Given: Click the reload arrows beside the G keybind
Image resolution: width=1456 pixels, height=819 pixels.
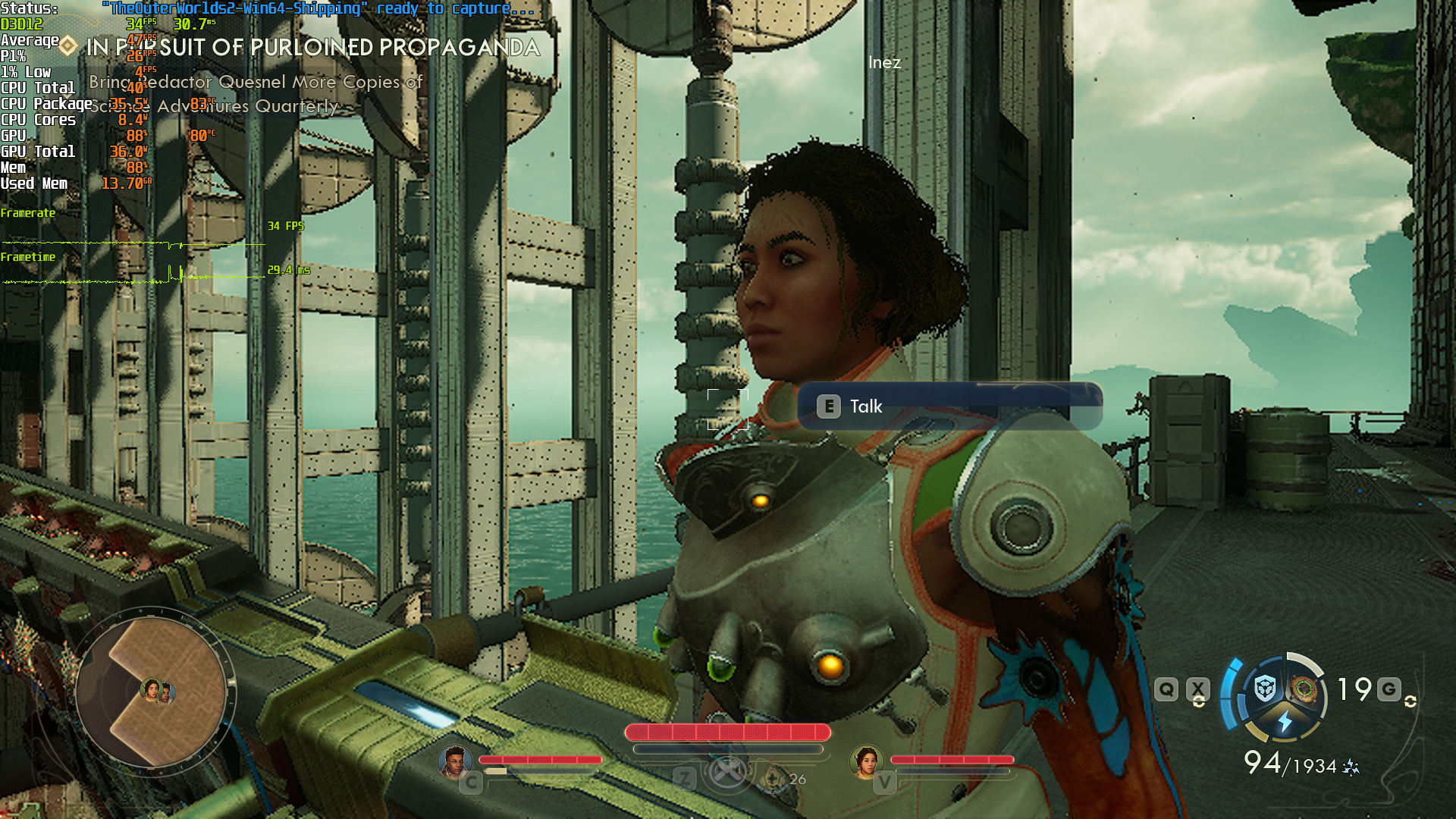Looking at the screenshot, I should point(1411,702).
